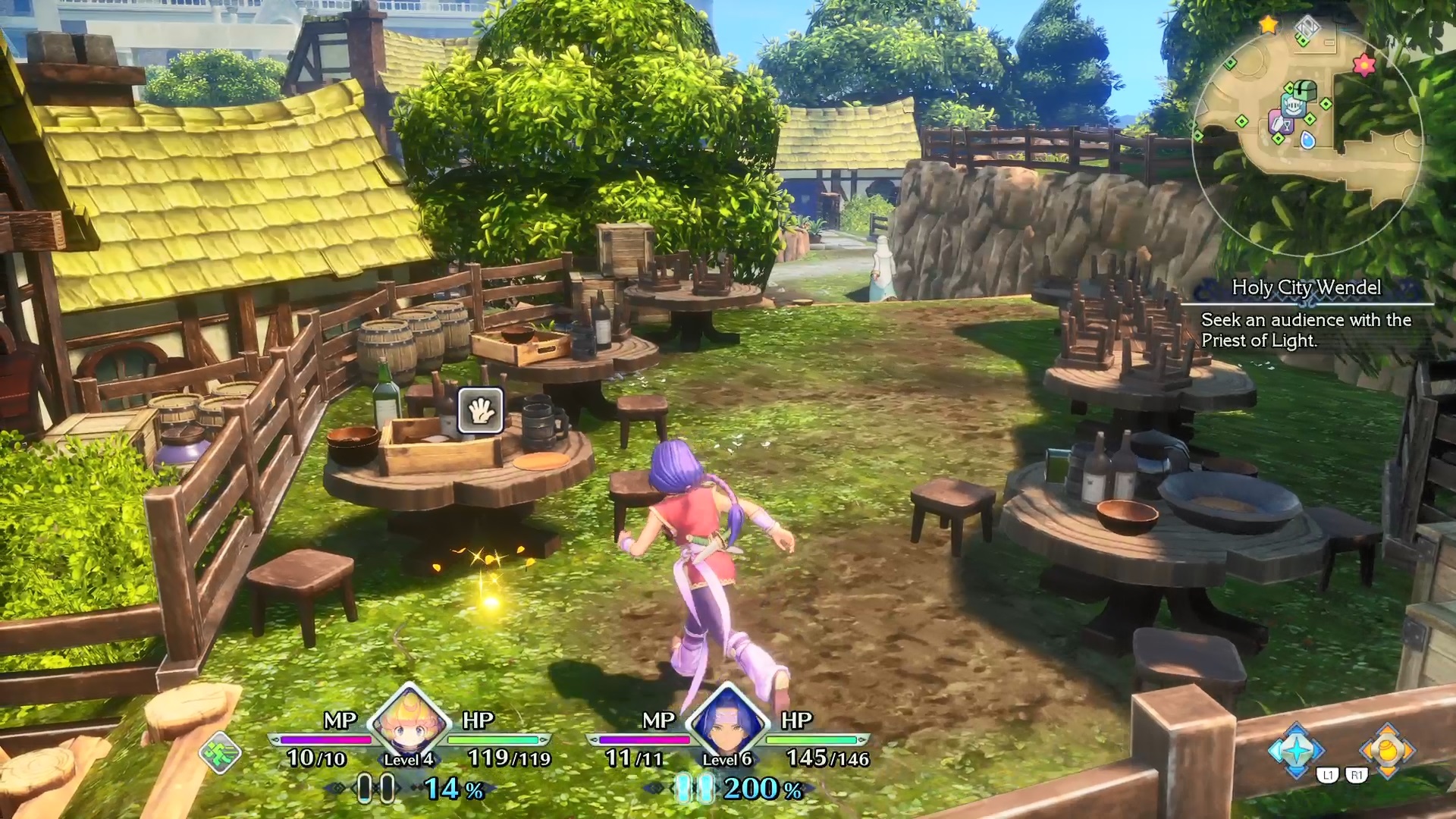Open the blue star shortcut ring
Image resolution: width=1456 pixels, height=819 pixels.
(x=1296, y=750)
